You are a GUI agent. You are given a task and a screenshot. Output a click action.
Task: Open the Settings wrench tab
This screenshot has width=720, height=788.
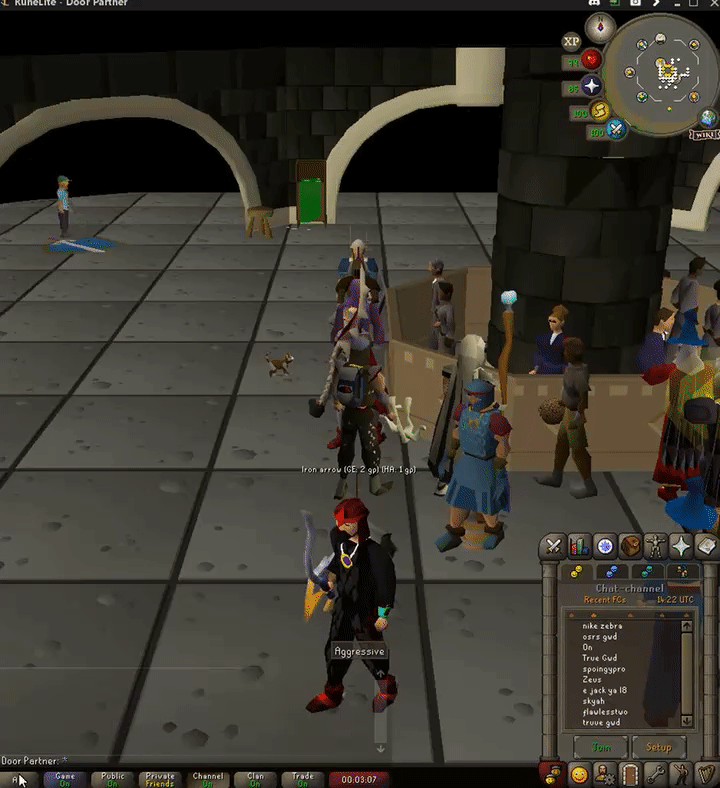tap(656, 774)
